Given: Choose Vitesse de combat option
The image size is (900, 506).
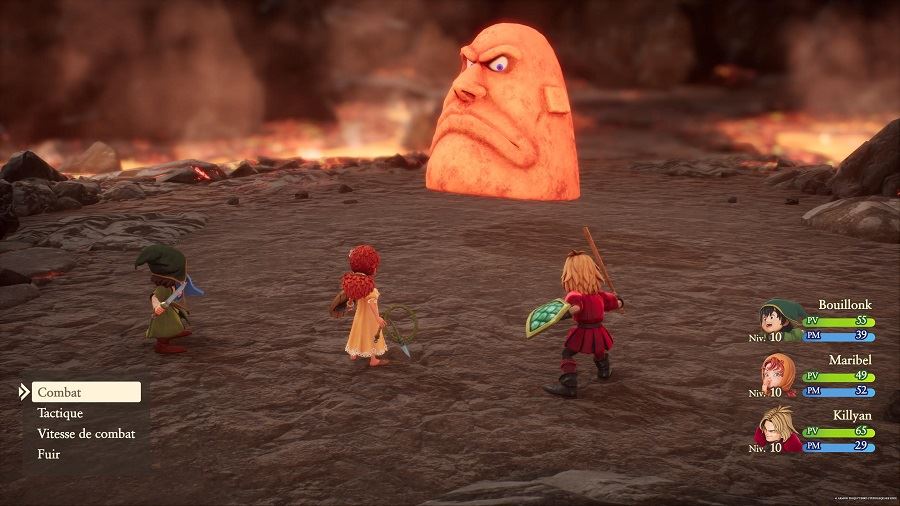Looking at the screenshot, I should pos(86,434).
